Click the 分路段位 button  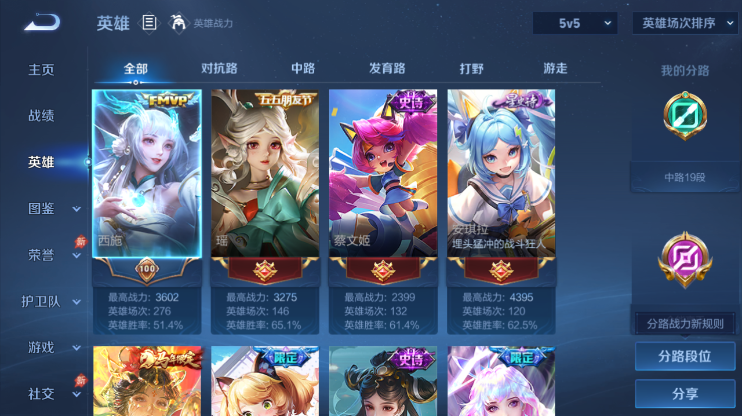(685, 356)
